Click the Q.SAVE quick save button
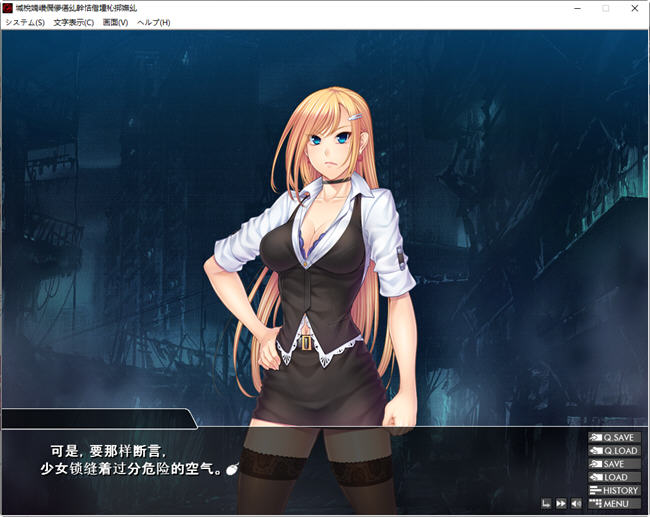The image size is (650, 517). tap(614, 438)
